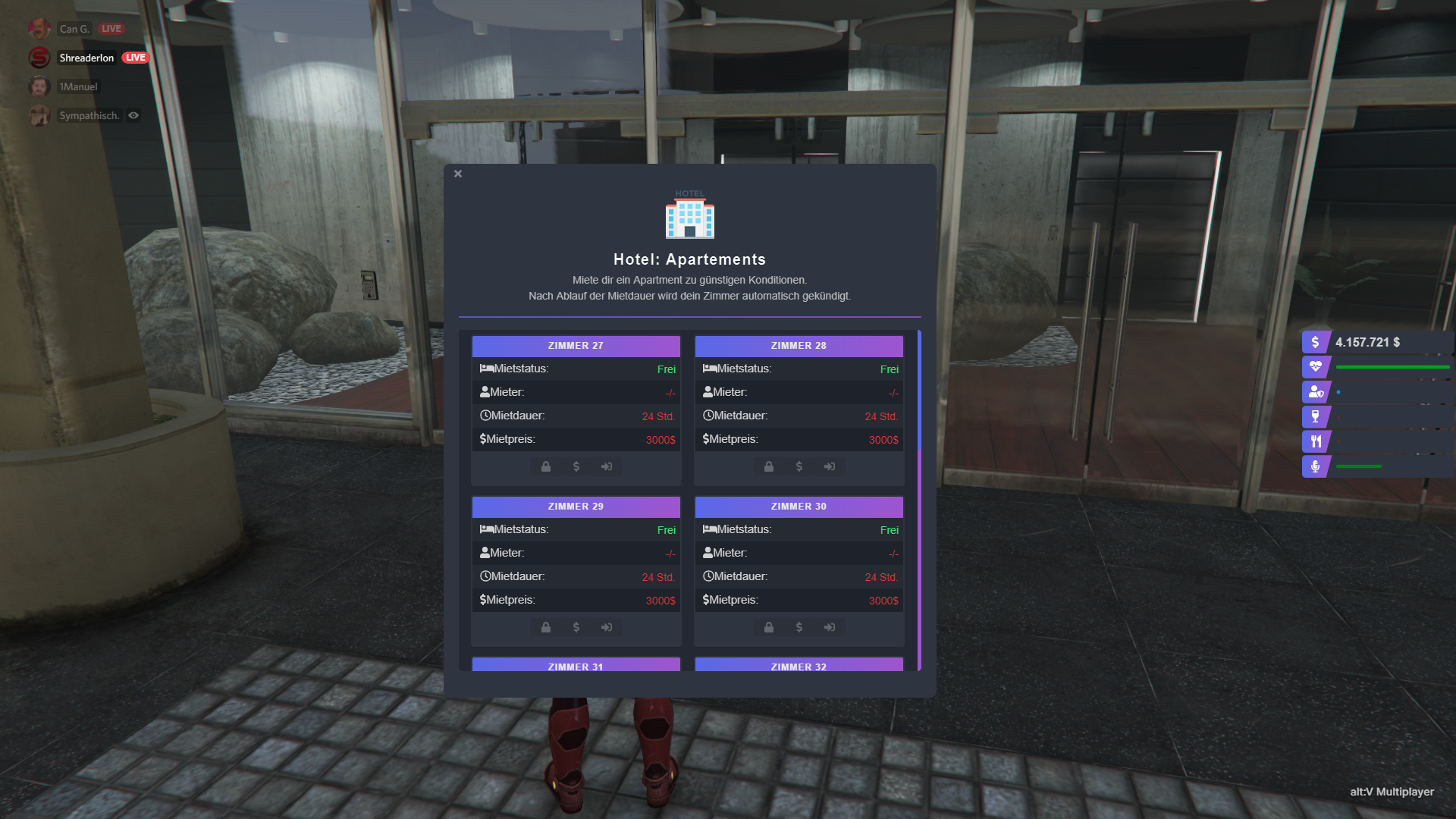This screenshot has height=819, width=1456.
Task: Rent Zimmer 30 with the dollar icon
Action: pyautogui.click(x=799, y=627)
